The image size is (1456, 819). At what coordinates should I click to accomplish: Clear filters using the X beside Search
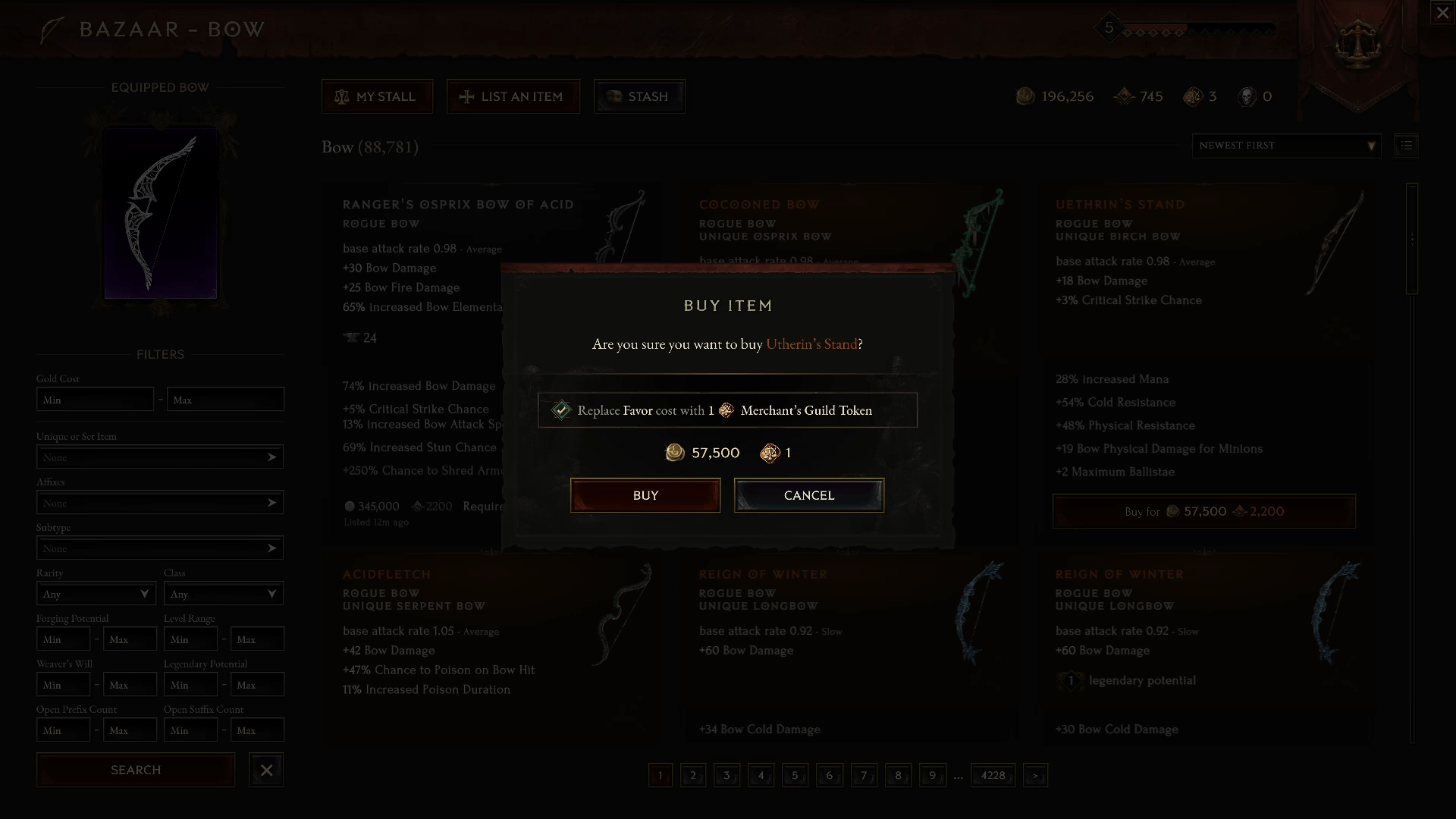pyautogui.click(x=265, y=770)
